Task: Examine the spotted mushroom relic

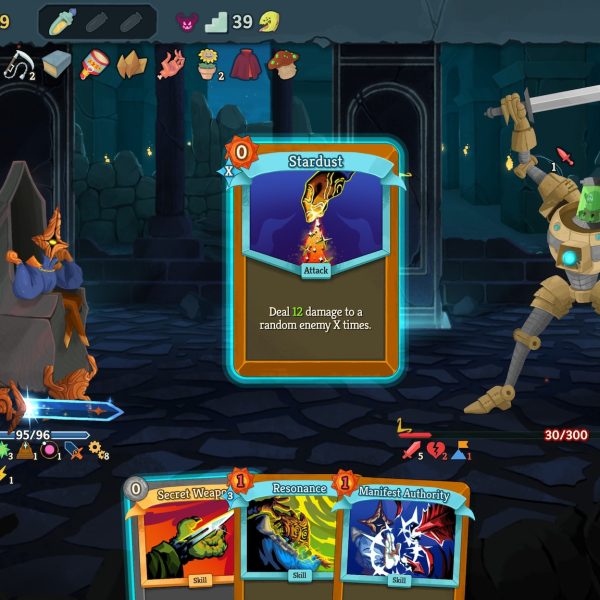Action: (284, 64)
